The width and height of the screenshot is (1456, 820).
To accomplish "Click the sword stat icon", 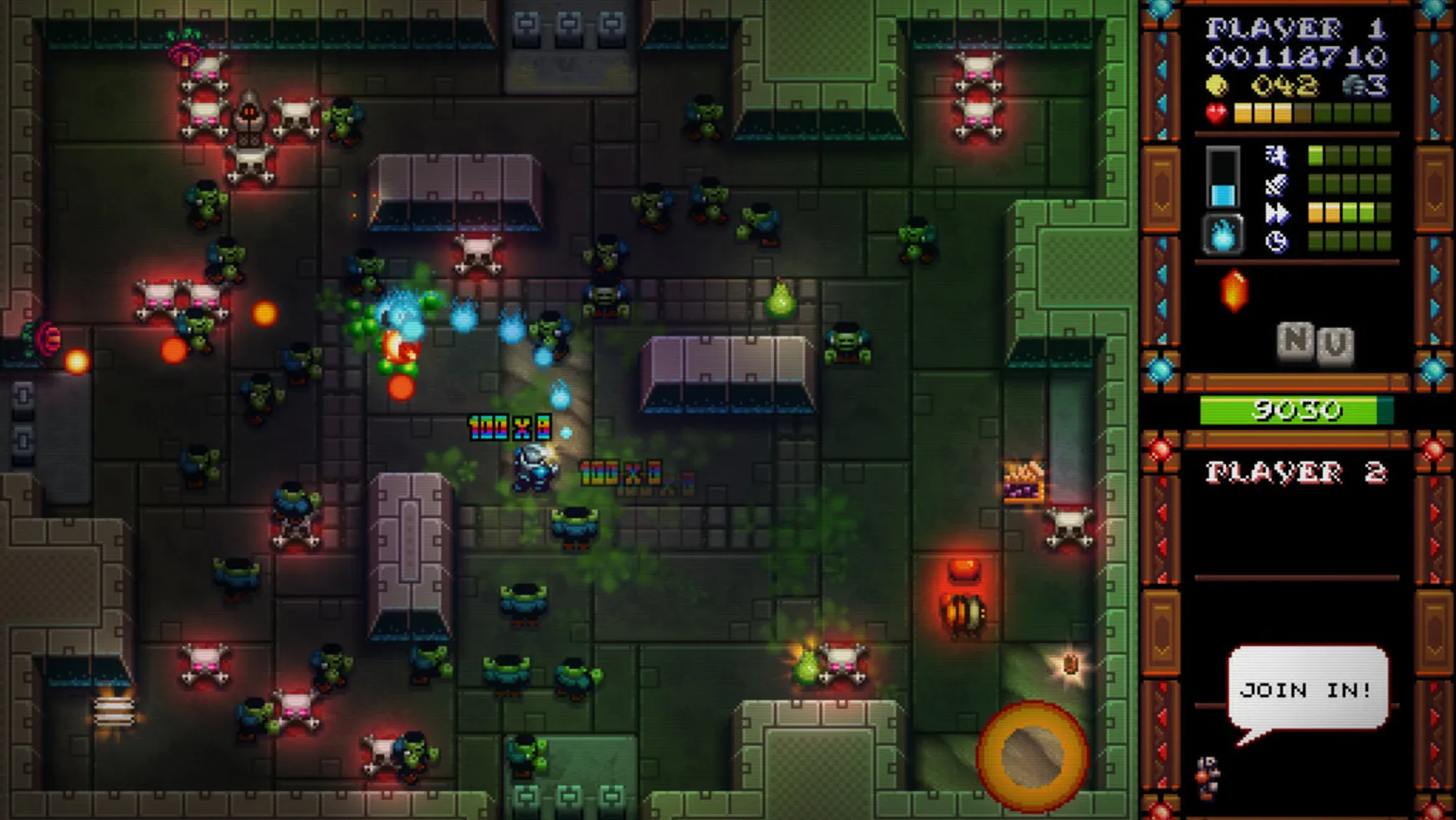I will [1276, 184].
